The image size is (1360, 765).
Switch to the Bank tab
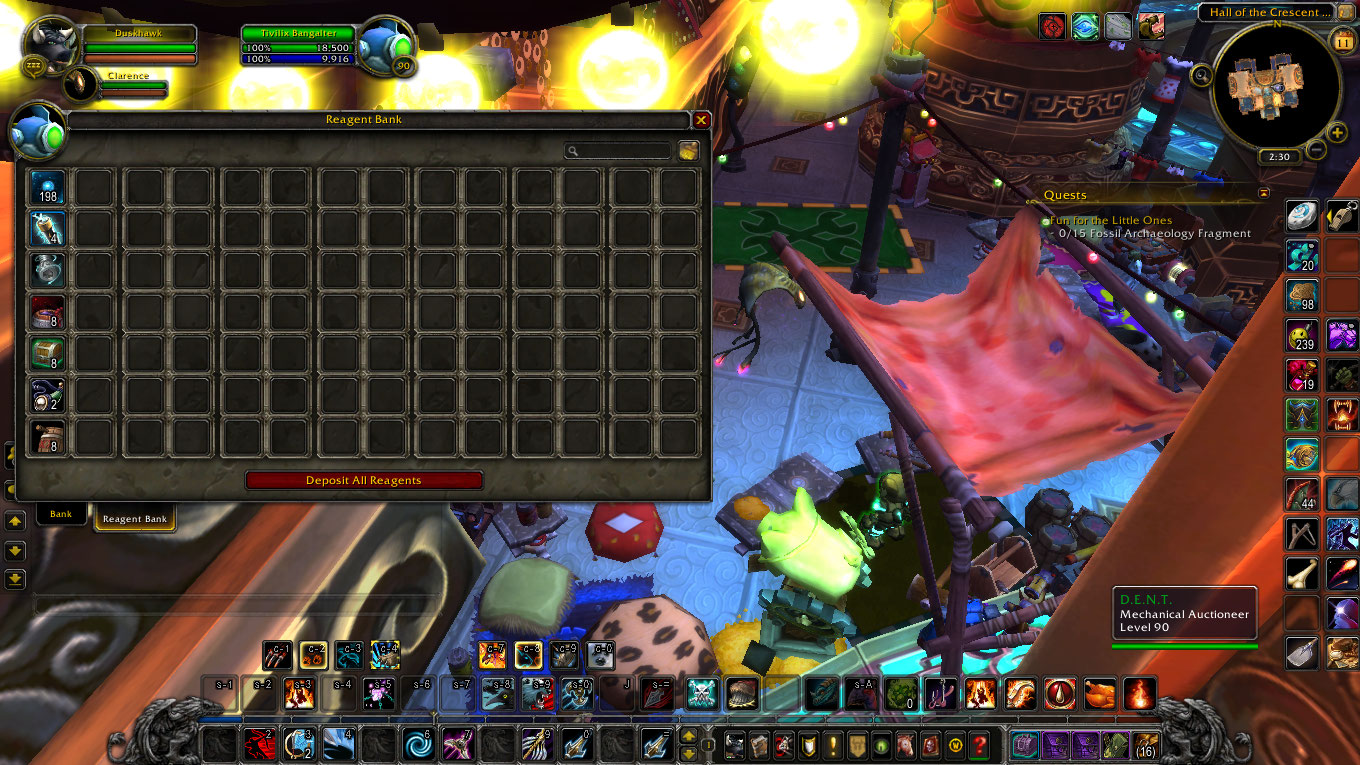tap(61, 513)
